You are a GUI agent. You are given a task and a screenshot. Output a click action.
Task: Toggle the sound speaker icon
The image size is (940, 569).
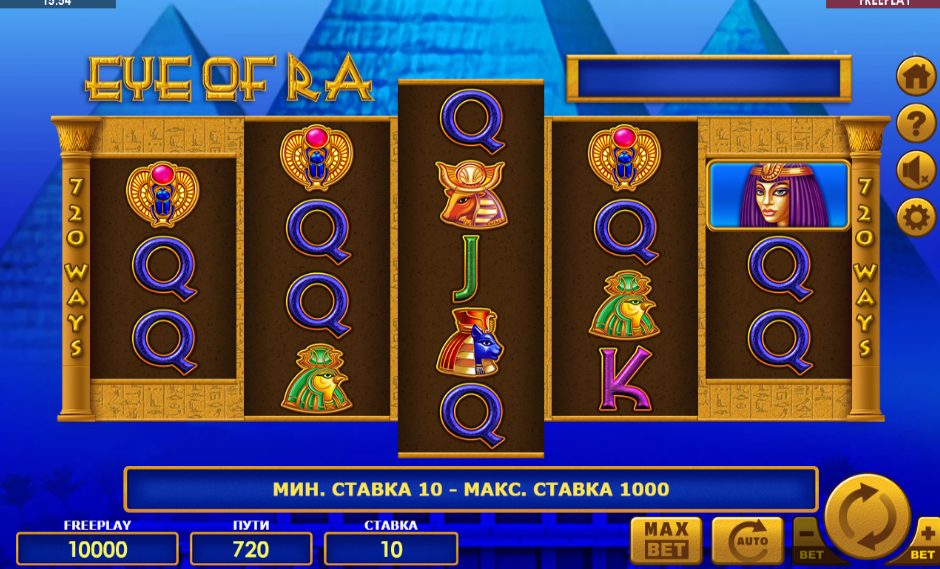[915, 170]
